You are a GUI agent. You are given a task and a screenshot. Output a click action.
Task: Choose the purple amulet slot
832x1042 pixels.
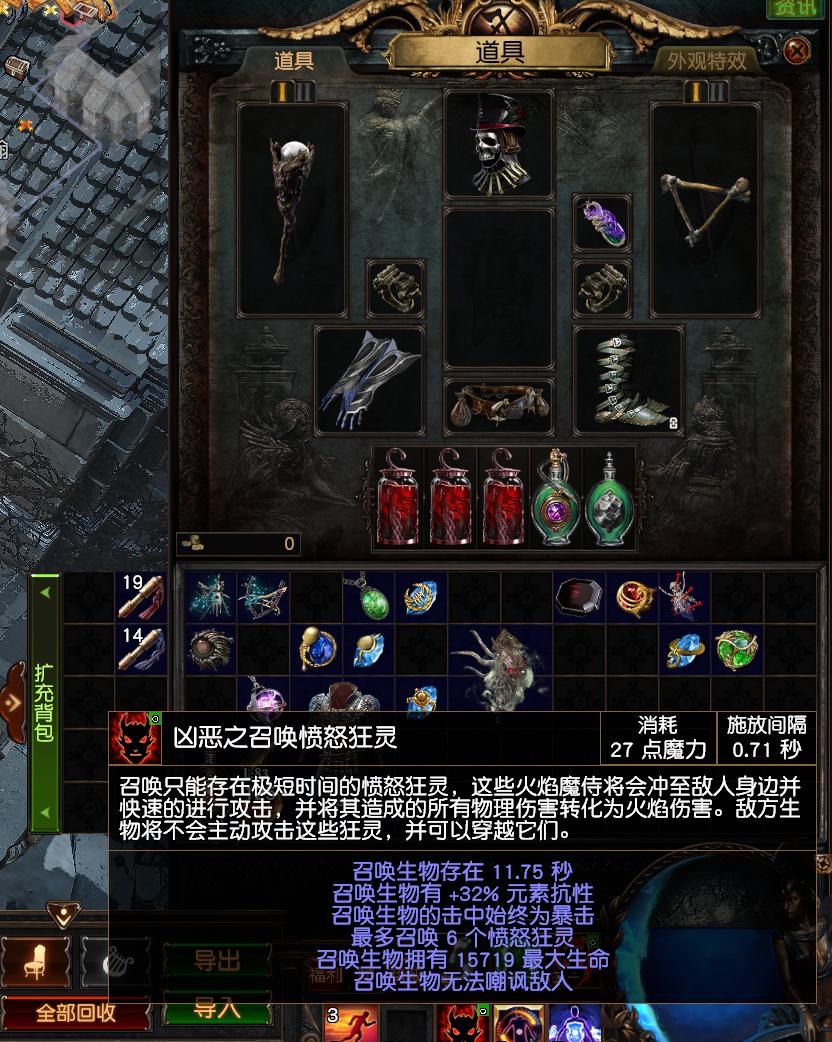[602, 223]
